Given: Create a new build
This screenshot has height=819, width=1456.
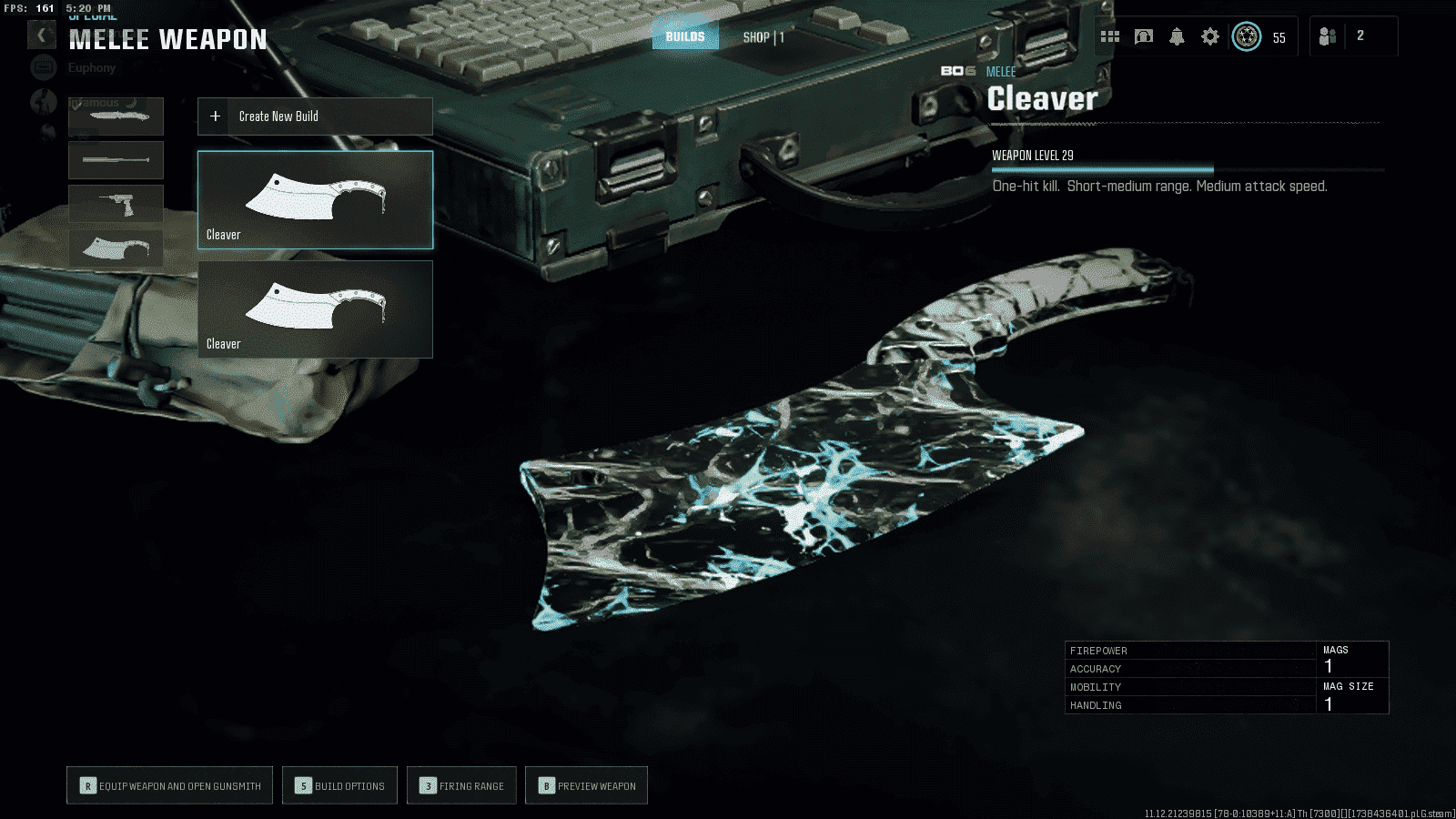Looking at the screenshot, I should [315, 116].
